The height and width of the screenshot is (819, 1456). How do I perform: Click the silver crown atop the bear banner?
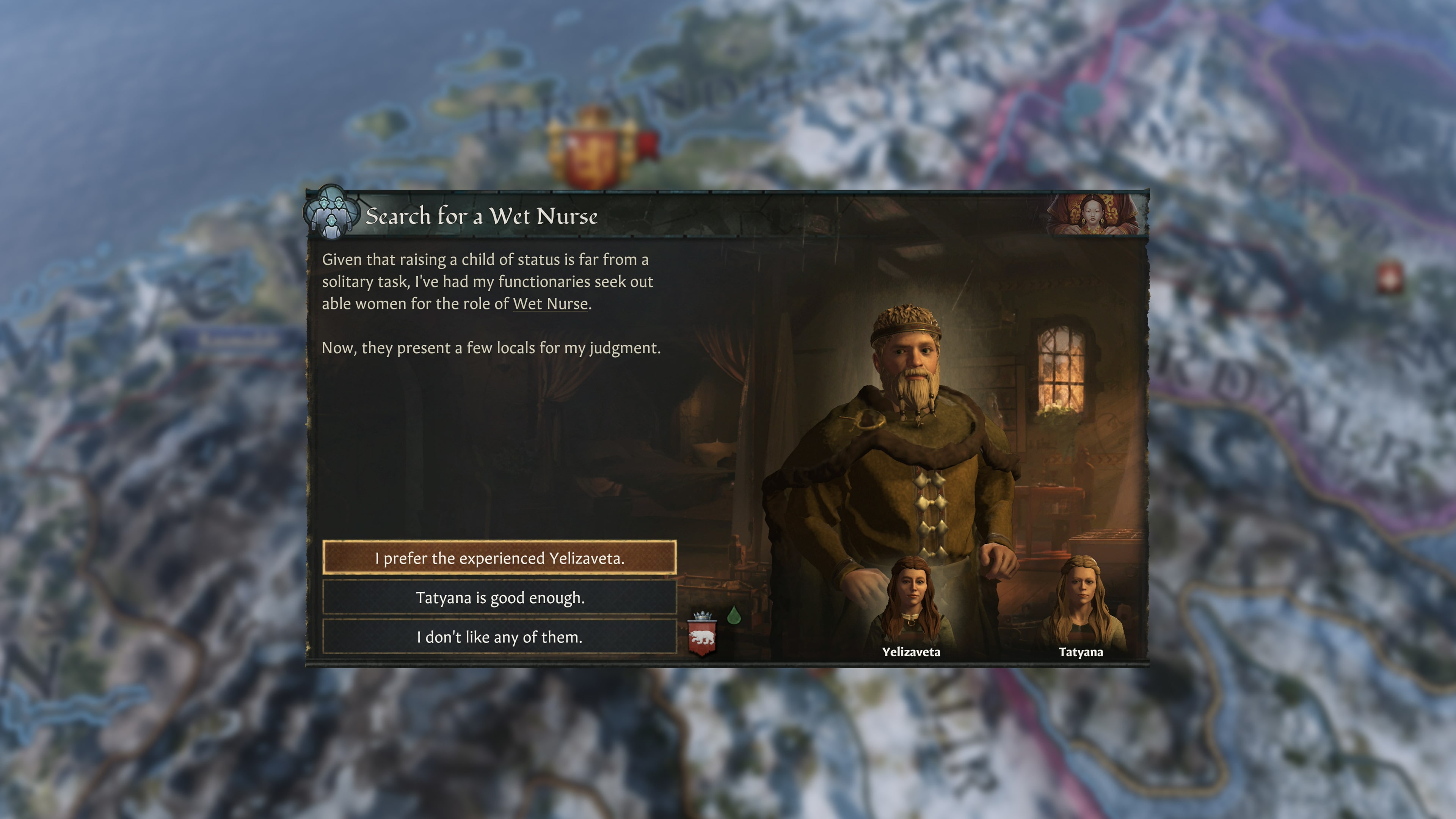coord(703,616)
